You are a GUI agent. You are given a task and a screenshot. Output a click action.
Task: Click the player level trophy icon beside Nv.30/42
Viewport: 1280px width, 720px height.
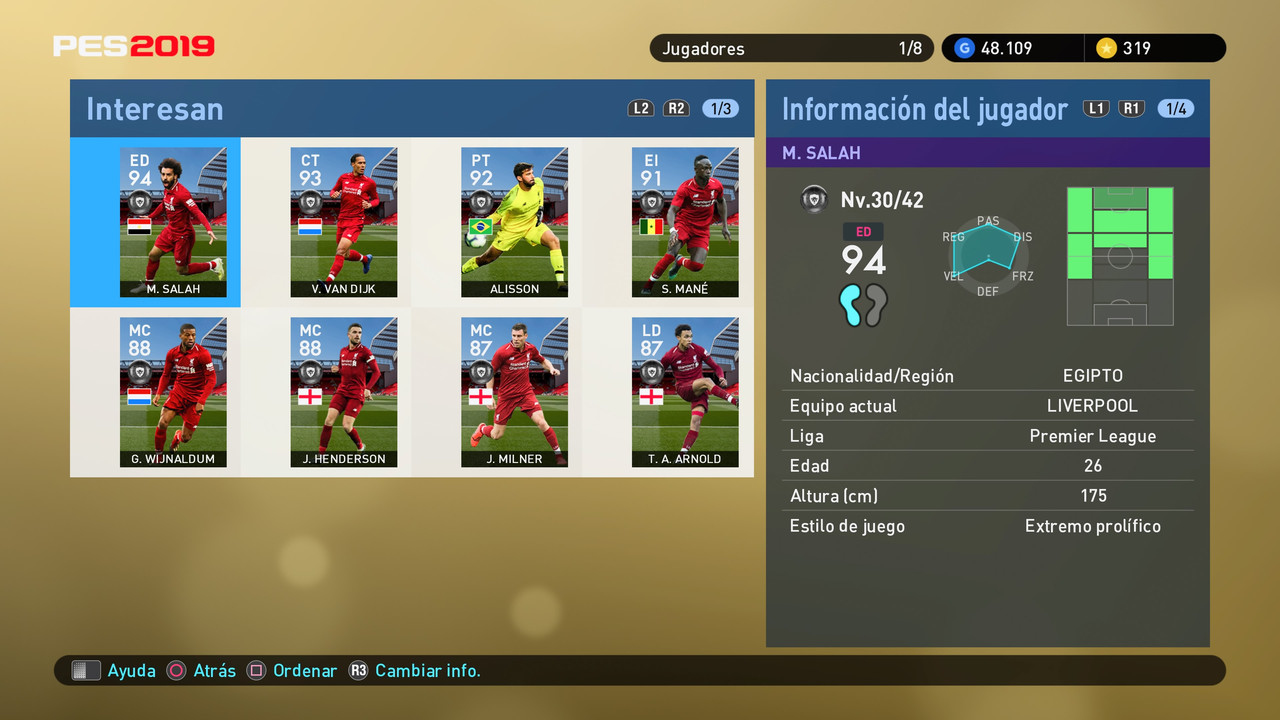pos(815,199)
